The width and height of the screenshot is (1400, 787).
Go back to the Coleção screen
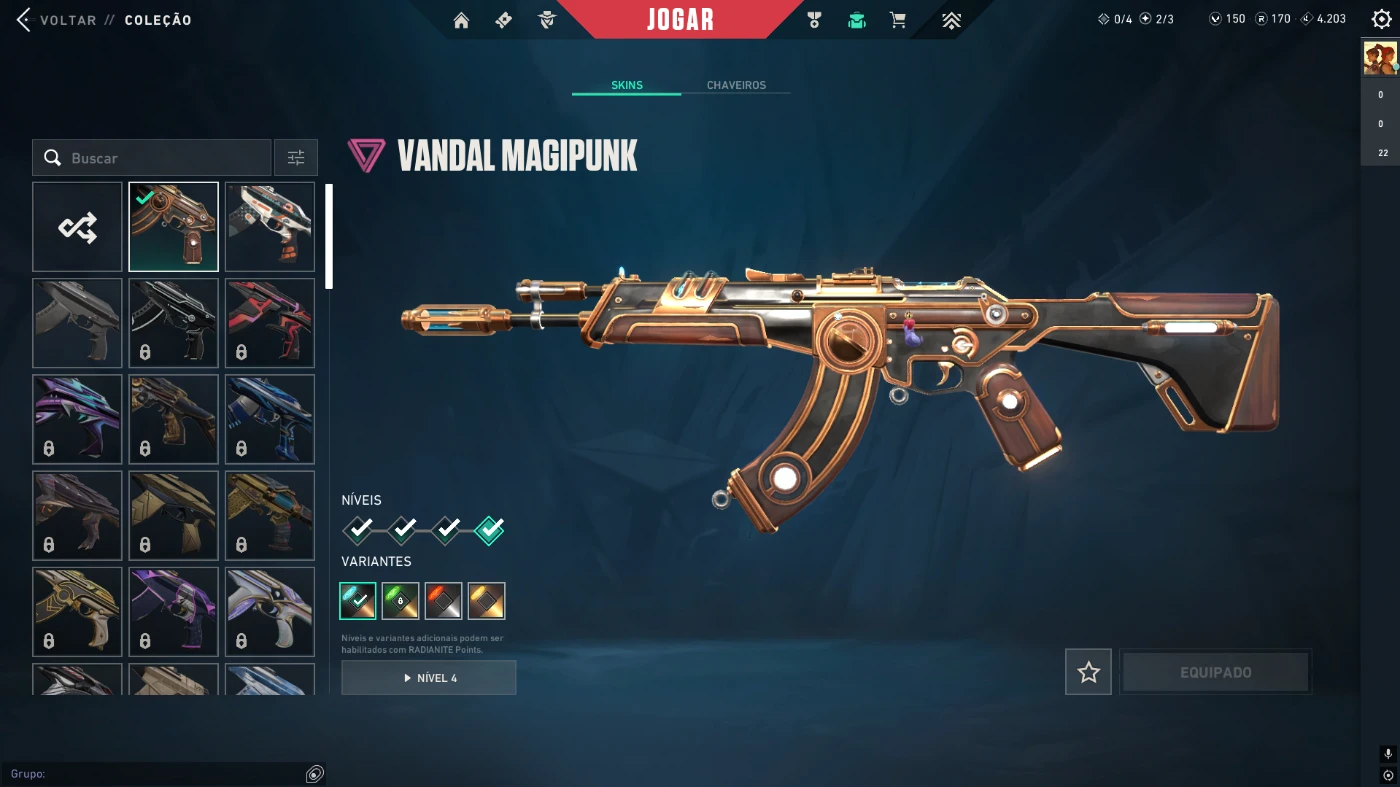tap(25, 20)
